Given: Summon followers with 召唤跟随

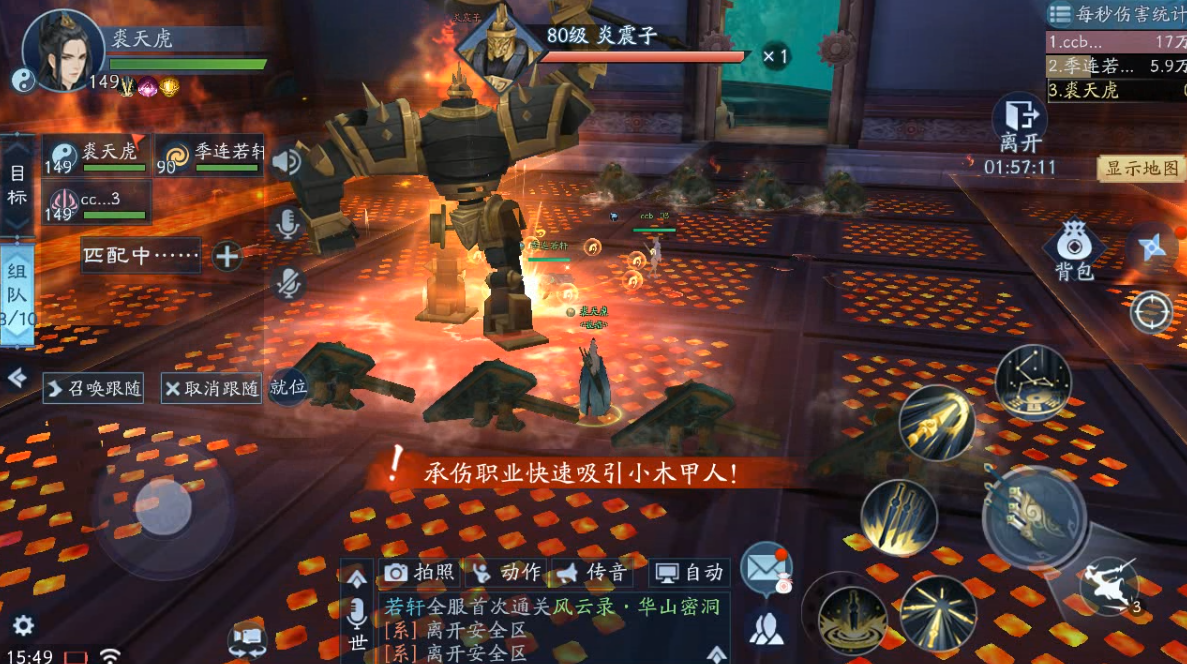Looking at the screenshot, I should click(x=95, y=388).
